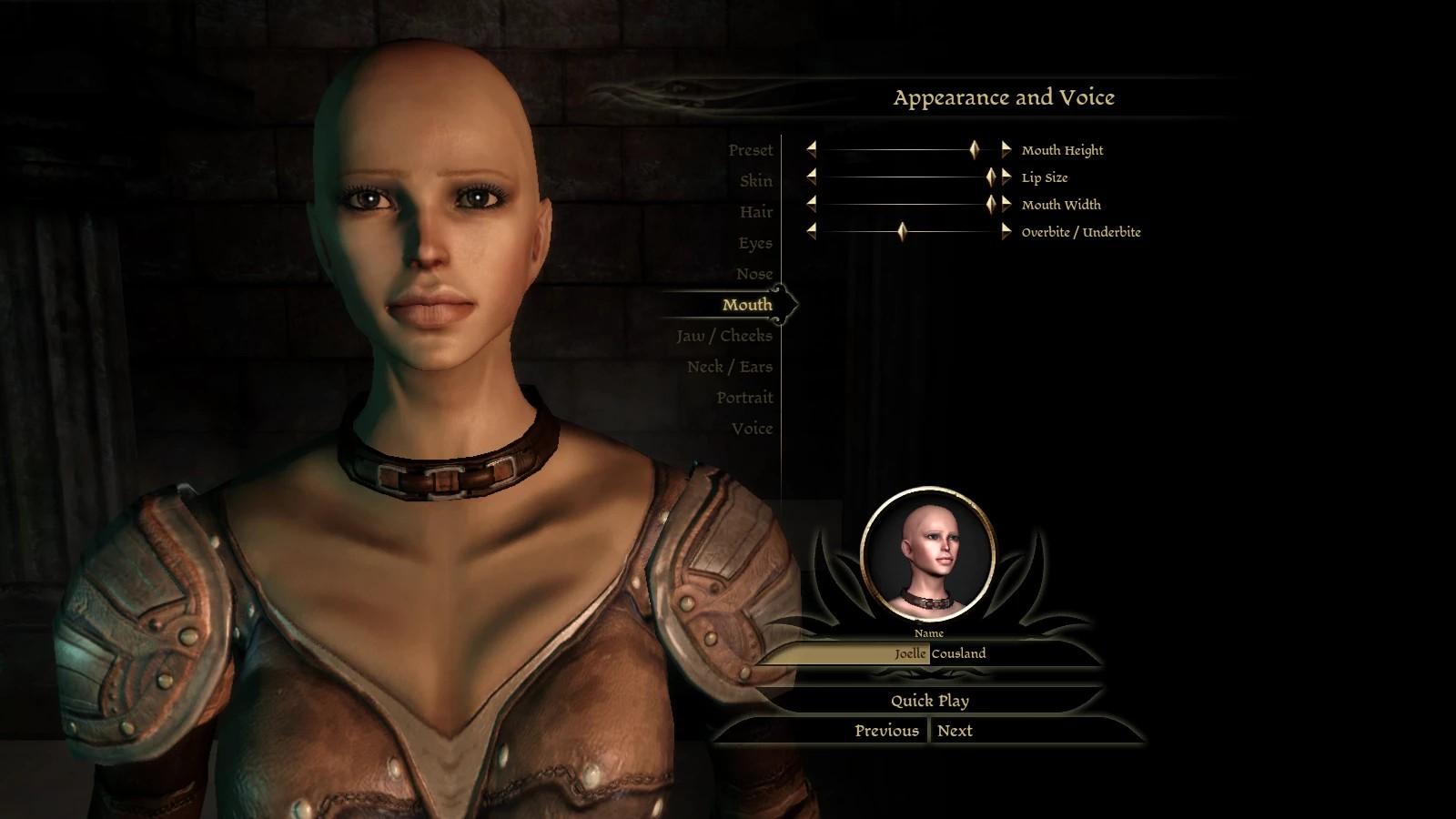1456x819 pixels.
Task: Select the highlighted Mouth category
Action: tap(747, 305)
